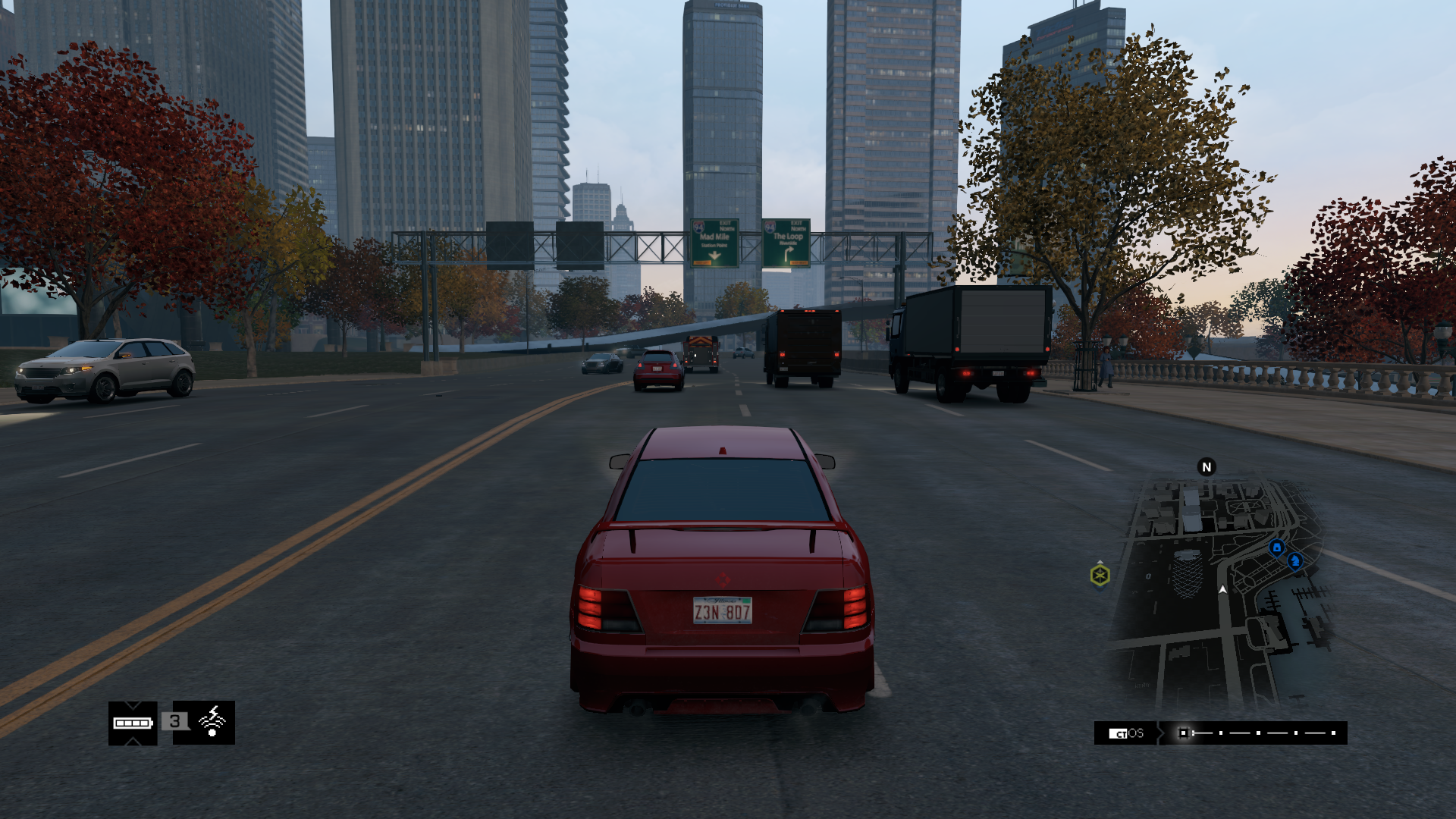Select the blue knight chess marker on minimap
This screenshot has height=819, width=1456.
tap(1294, 561)
